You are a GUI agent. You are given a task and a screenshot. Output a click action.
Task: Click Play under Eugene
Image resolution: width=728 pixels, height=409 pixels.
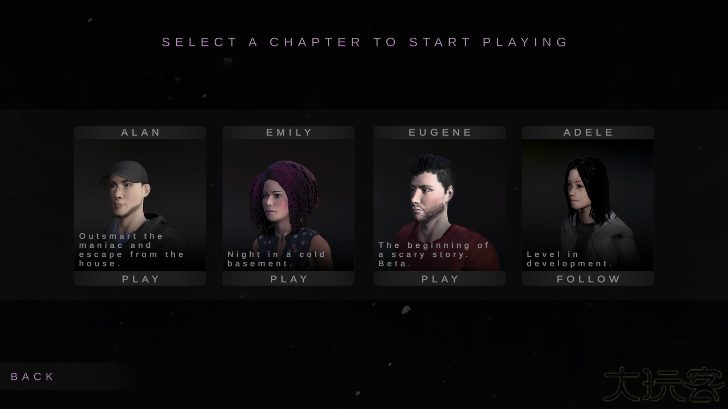click(x=439, y=279)
